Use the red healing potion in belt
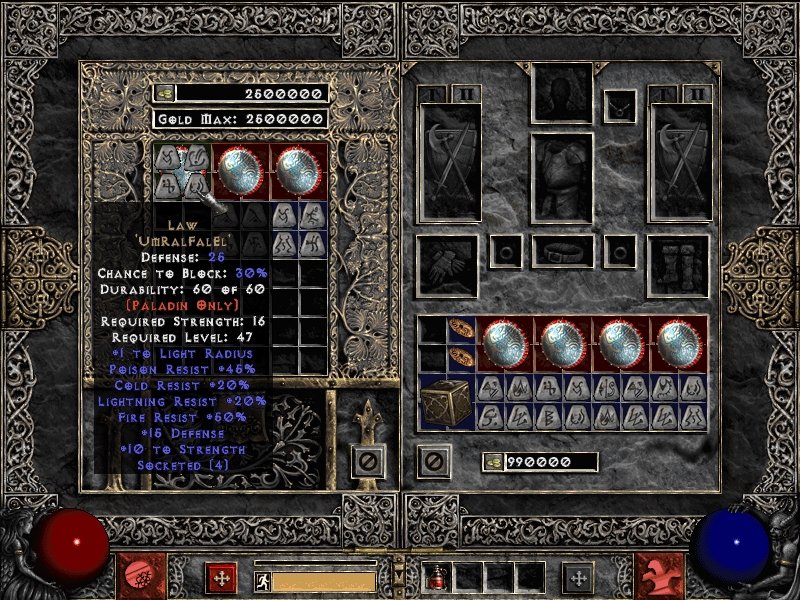The width and height of the screenshot is (800, 600). tap(439, 577)
